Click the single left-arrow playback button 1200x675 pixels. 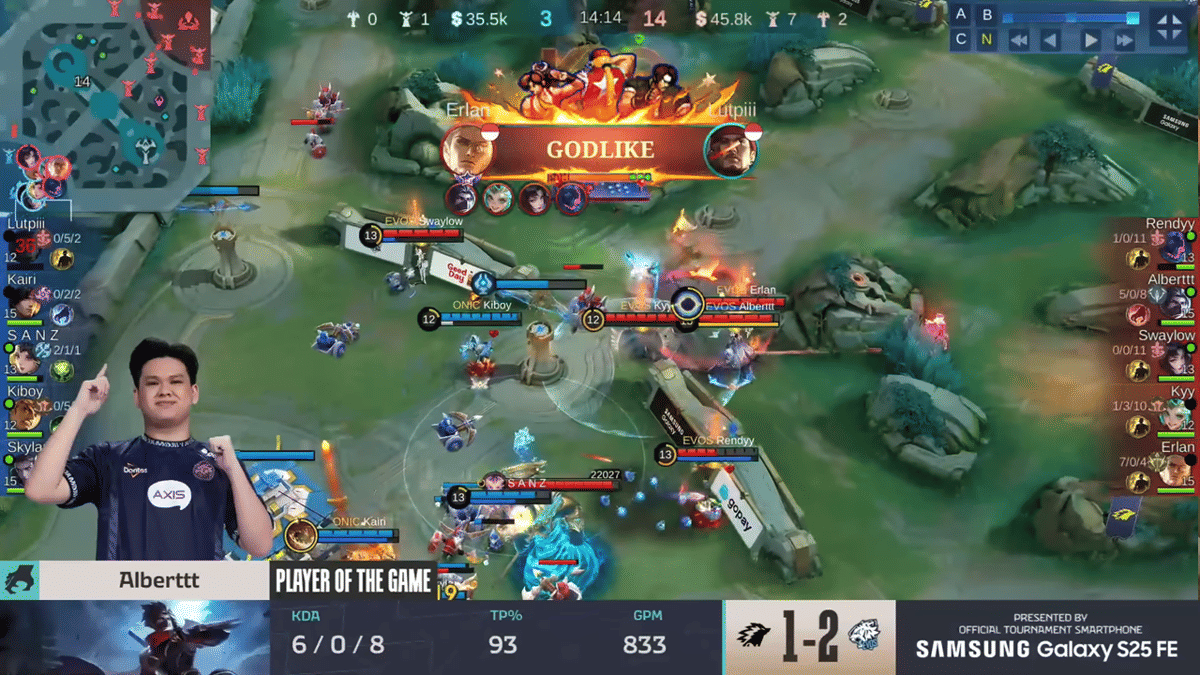click(1050, 41)
